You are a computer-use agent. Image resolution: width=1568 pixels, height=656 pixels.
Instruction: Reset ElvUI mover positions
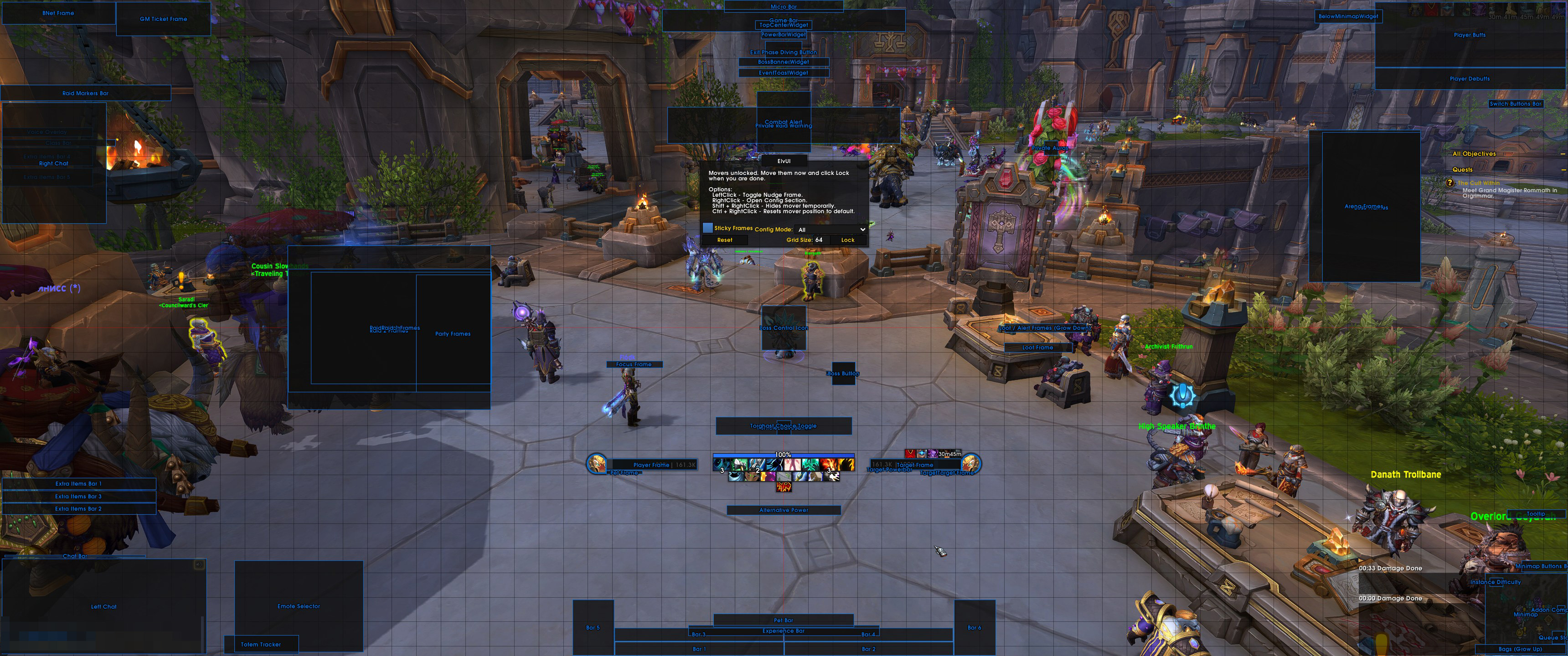point(724,241)
